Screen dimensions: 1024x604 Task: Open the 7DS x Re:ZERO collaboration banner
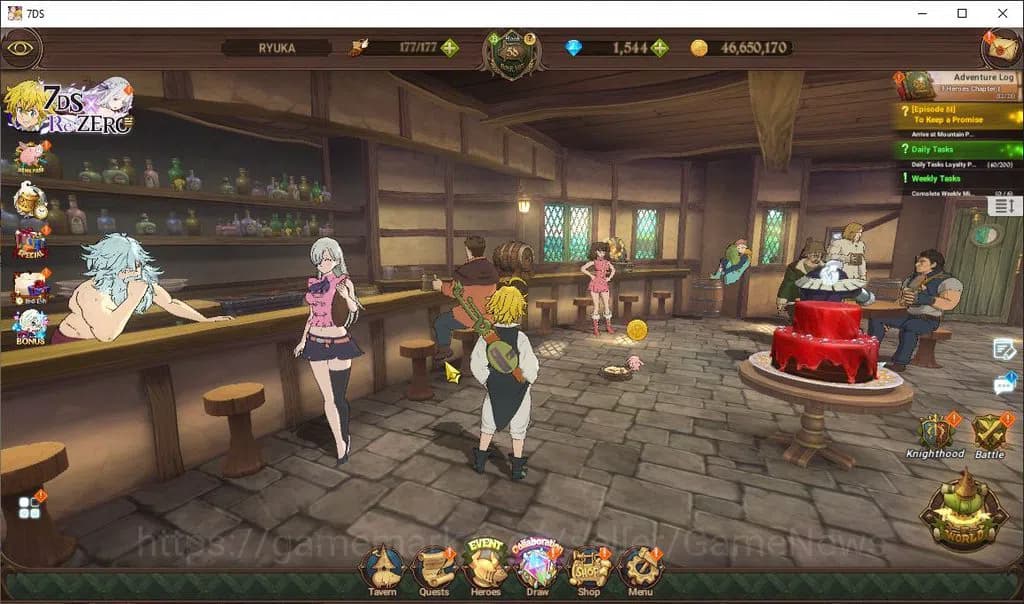click(68, 104)
